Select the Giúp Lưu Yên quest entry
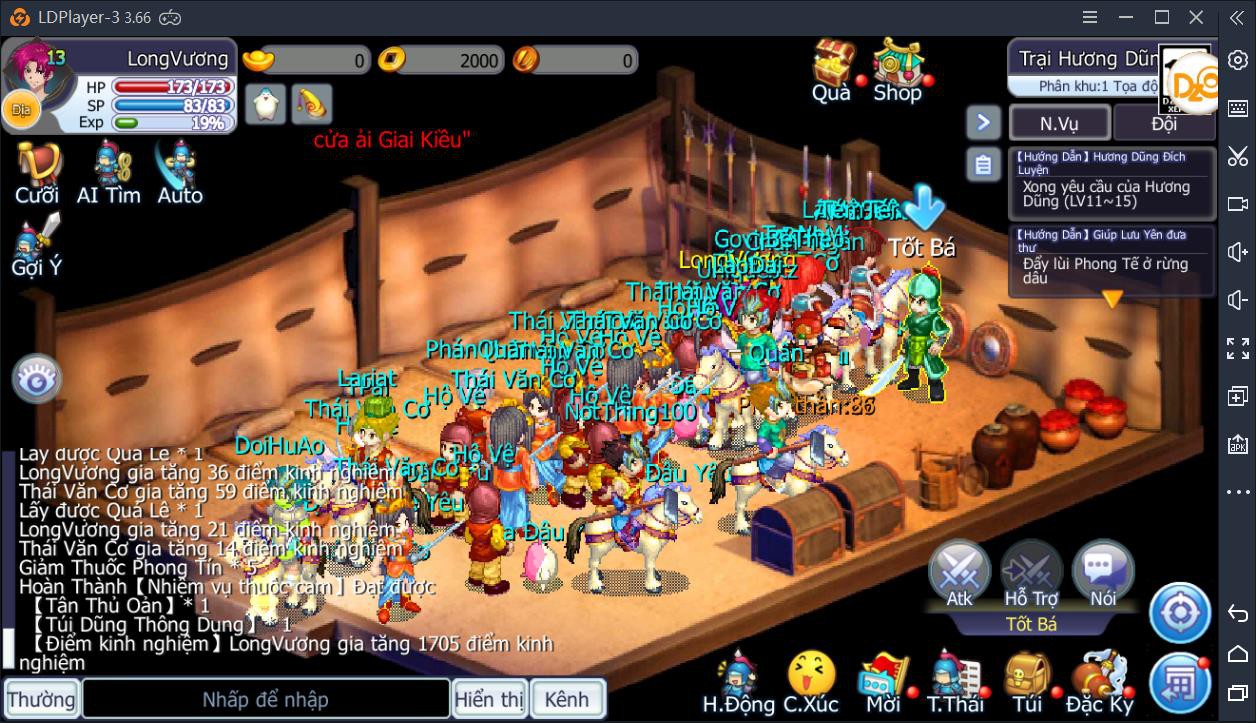Viewport: 1256px width, 723px height. tap(1111, 259)
